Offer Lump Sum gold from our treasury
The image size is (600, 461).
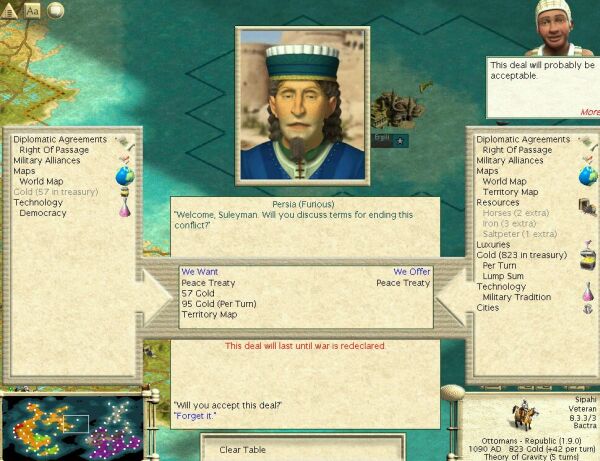click(x=502, y=276)
